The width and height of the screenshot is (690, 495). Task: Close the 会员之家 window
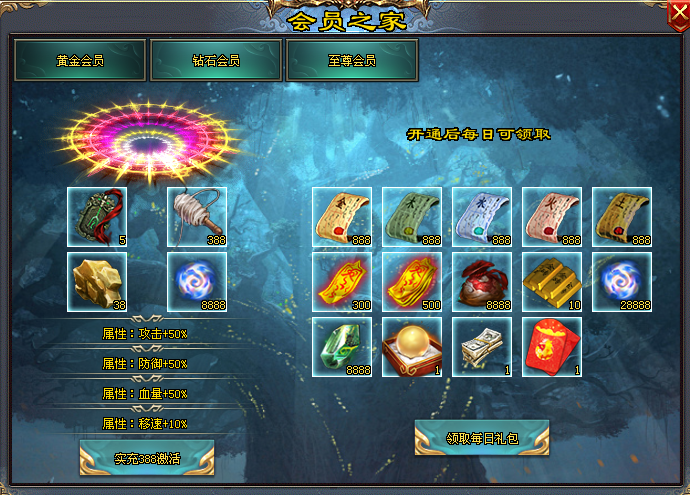[x=677, y=15]
